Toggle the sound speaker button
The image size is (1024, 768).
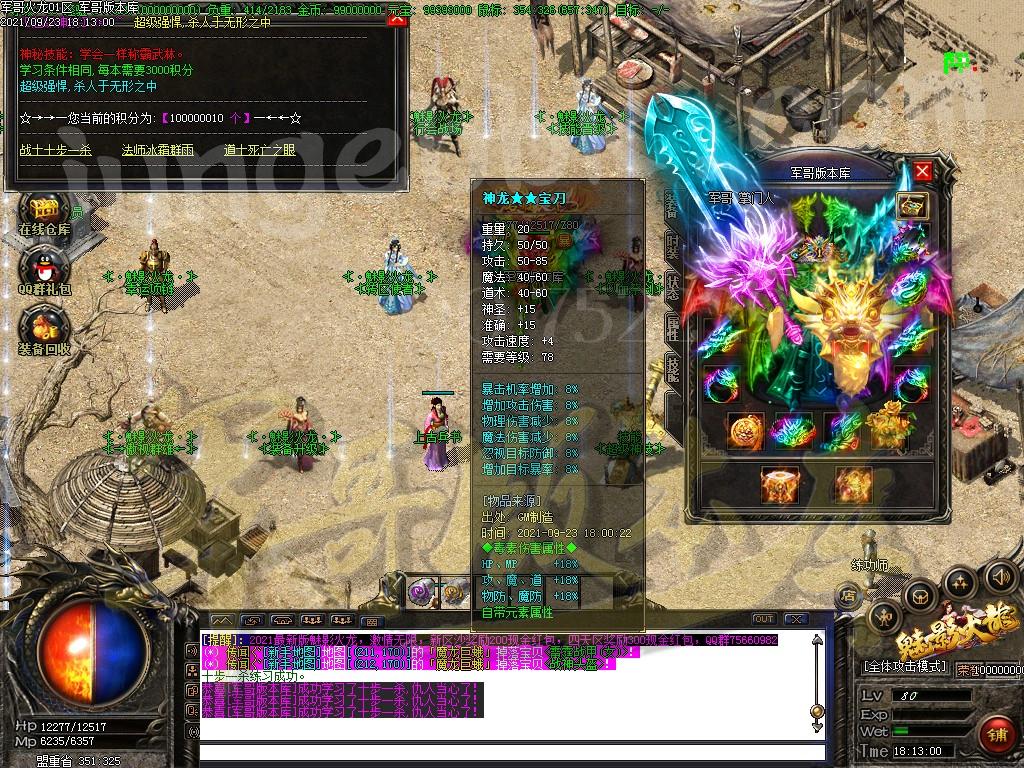tap(1000, 576)
